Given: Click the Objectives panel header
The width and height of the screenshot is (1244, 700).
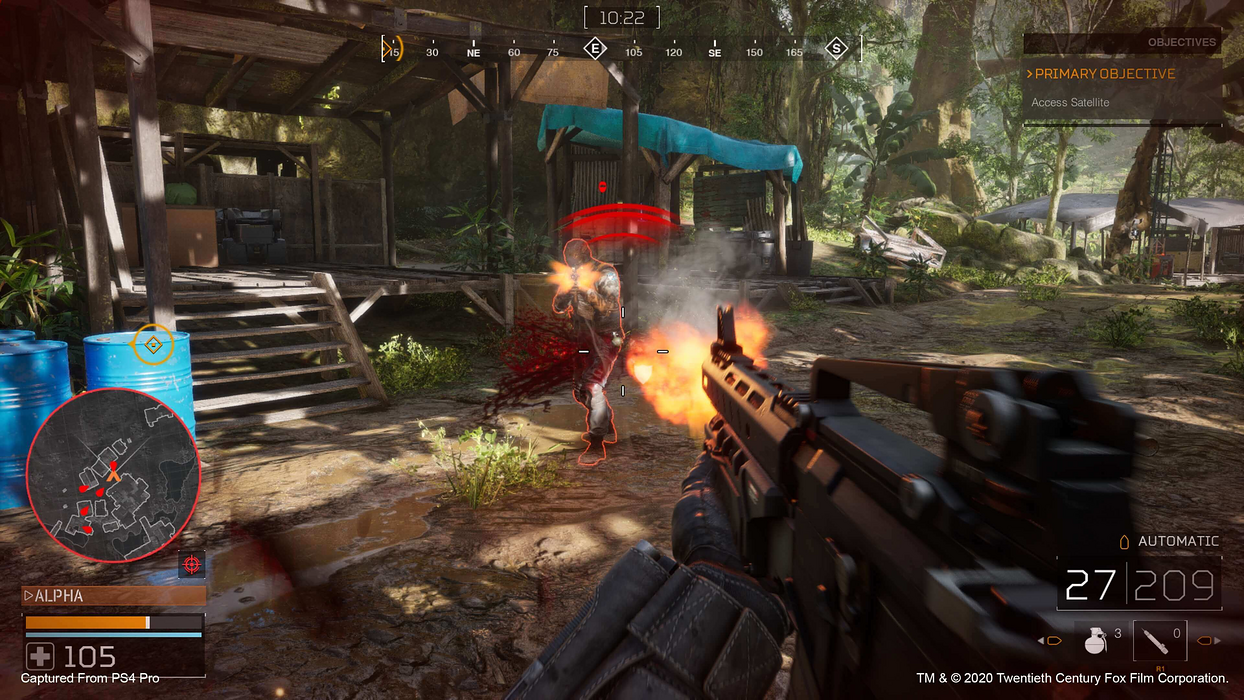Looking at the screenshot, I should [x=1122, y=42].
